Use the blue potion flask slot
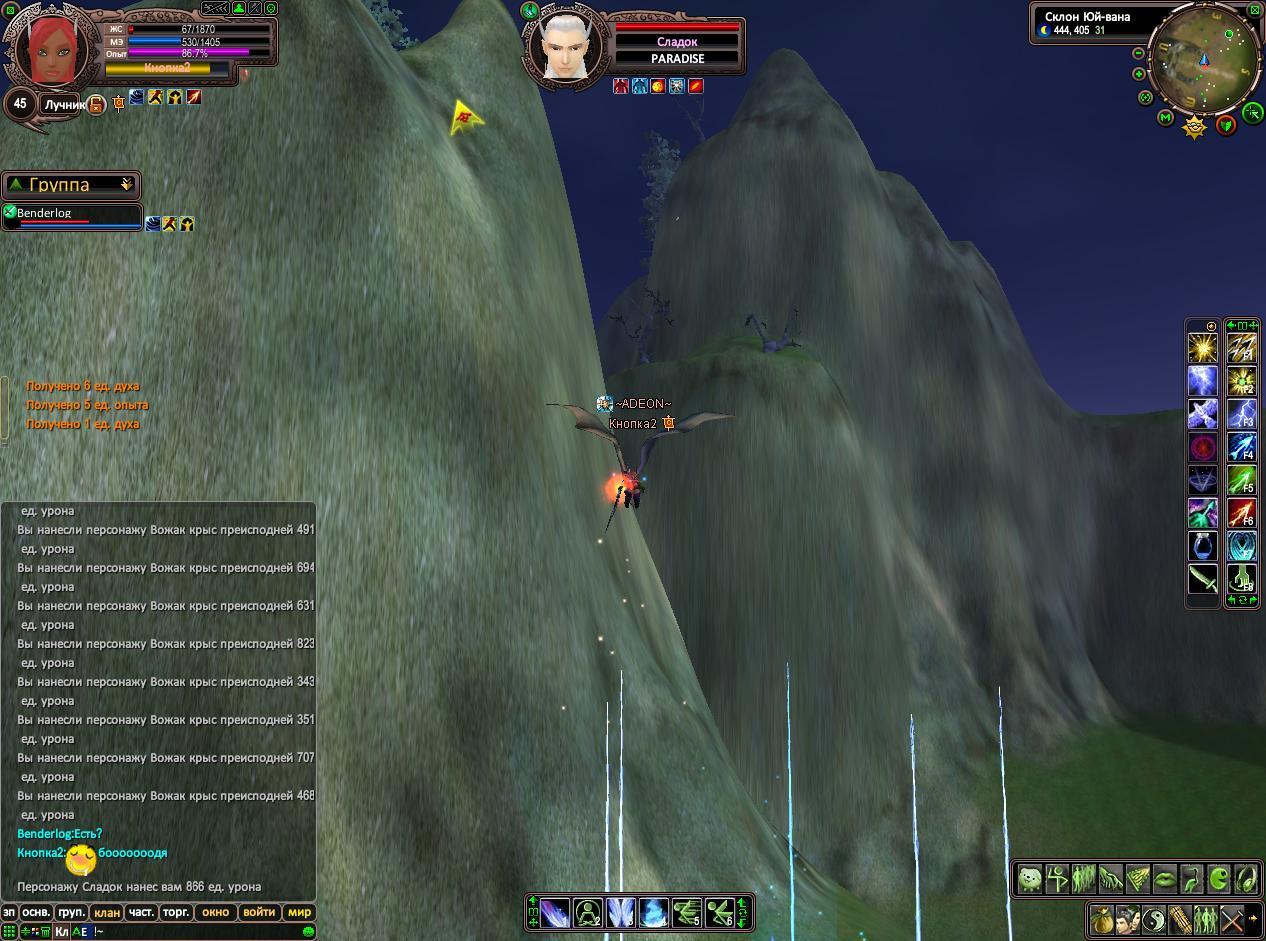 pos(1202,546)
